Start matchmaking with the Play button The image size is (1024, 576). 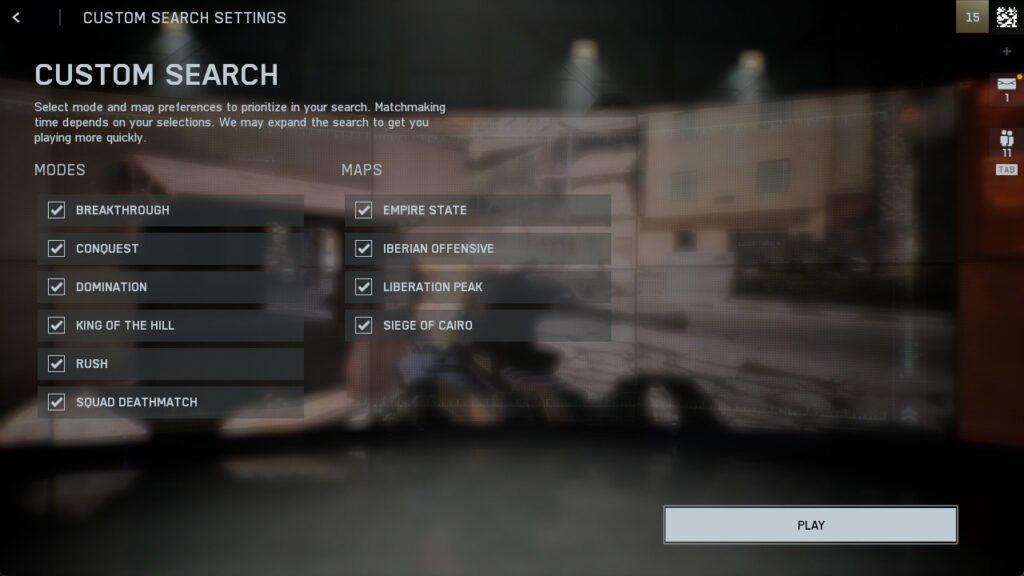click(810, 525)
